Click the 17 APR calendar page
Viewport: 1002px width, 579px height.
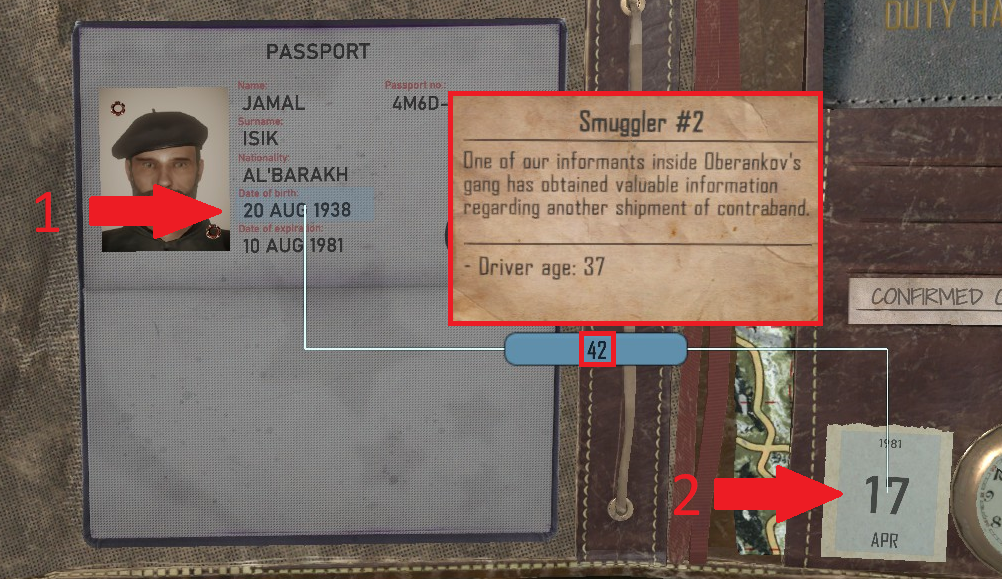[x=885, y=496]
